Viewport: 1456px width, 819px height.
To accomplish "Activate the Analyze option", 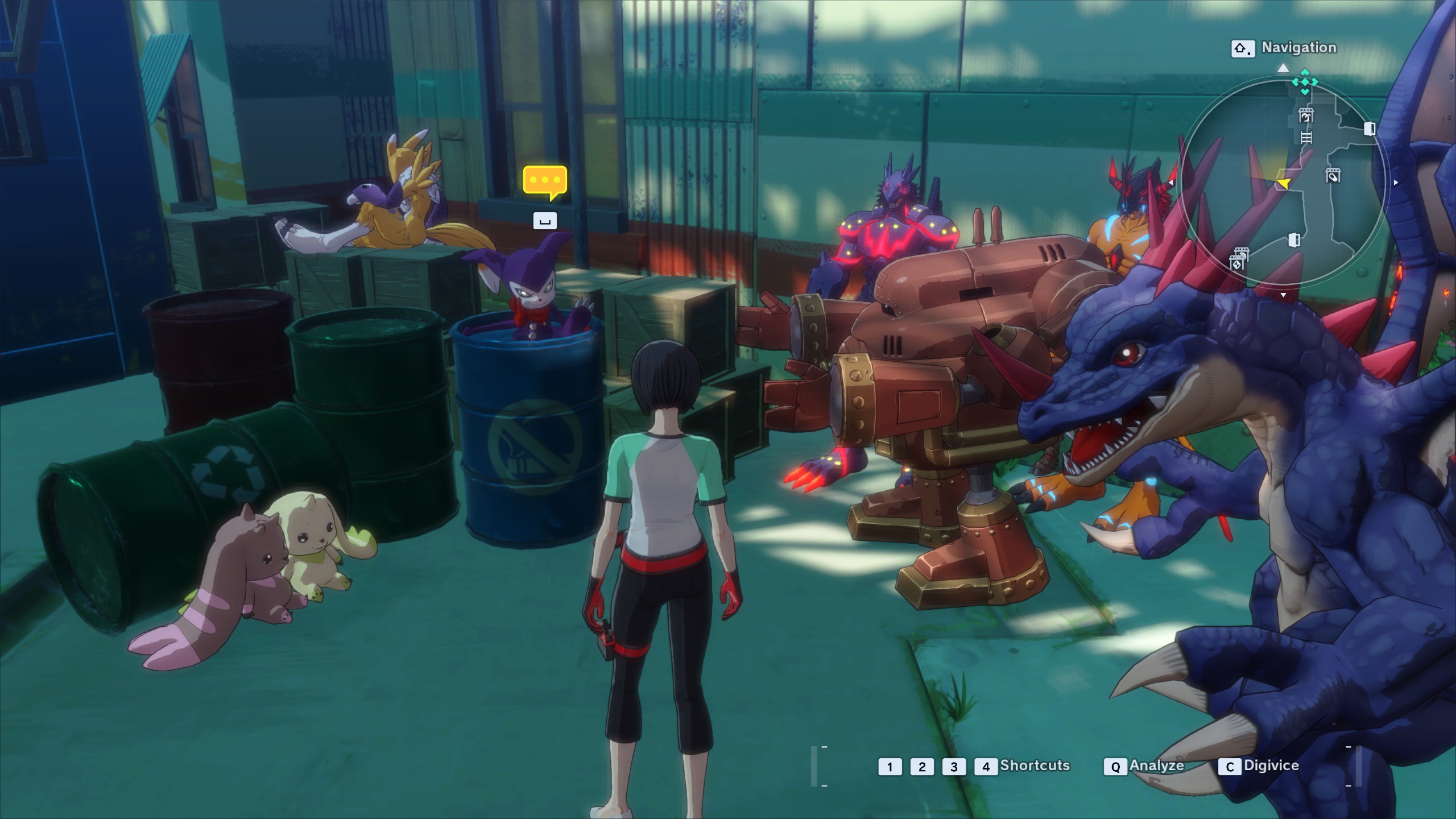I will click(x=1156, y=766).
